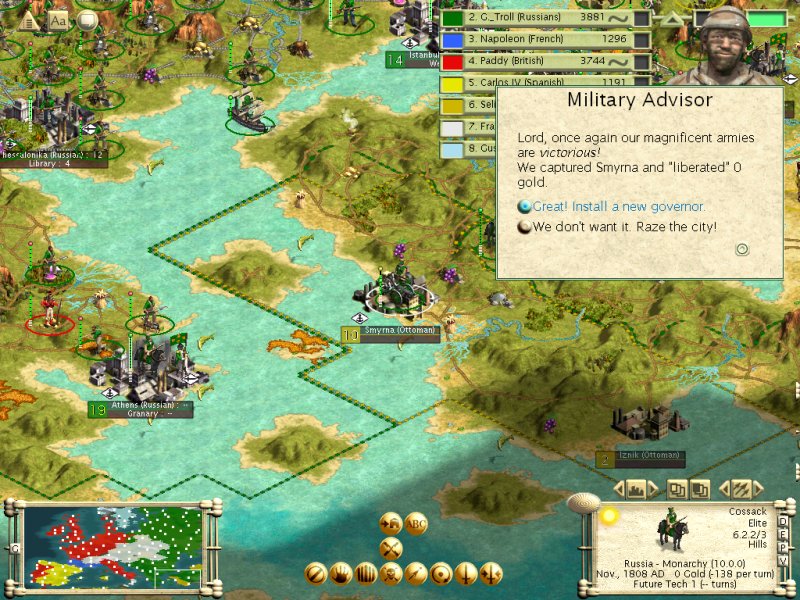Click the city icon button above unit panel
The width and height of the screenshot is (800, 600).
636,489
